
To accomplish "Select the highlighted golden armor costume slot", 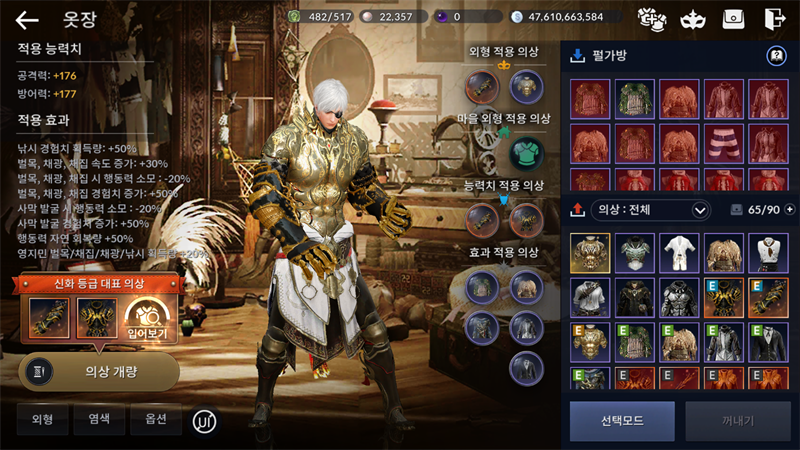I will (590, 253).
